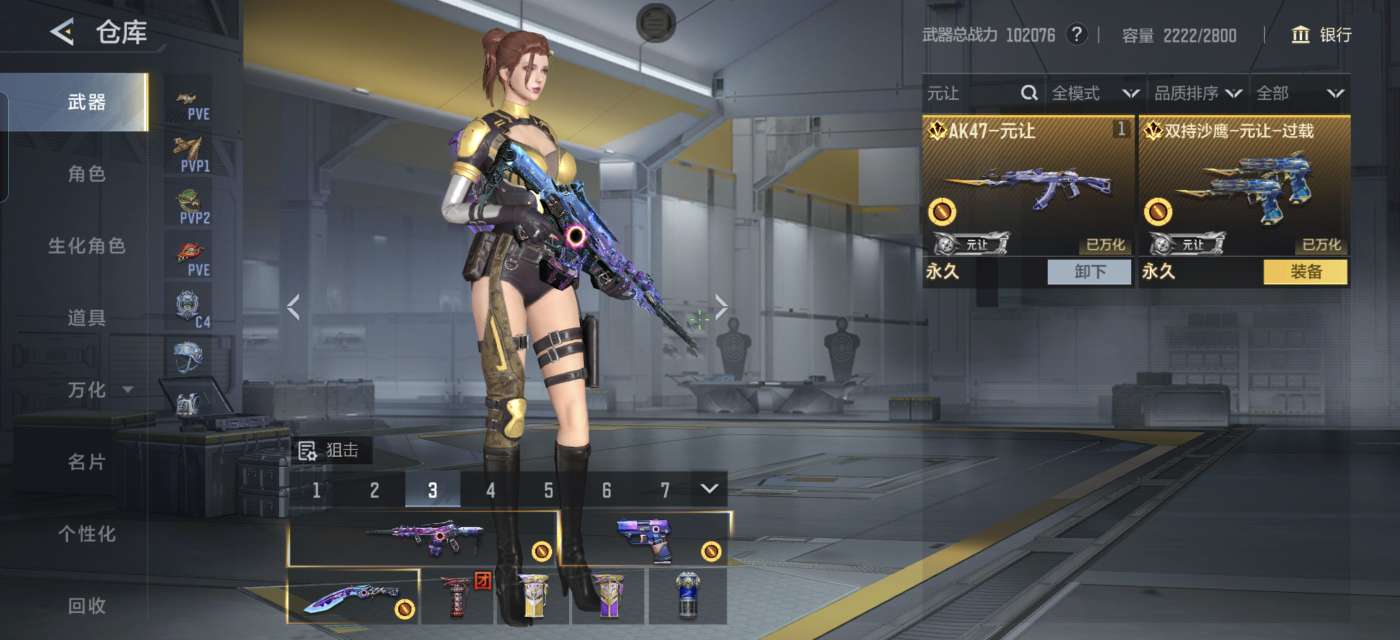This screenshot has width=1400, height=640.
Task: Click the 元让 search field
Action: [x=970, y=93]
